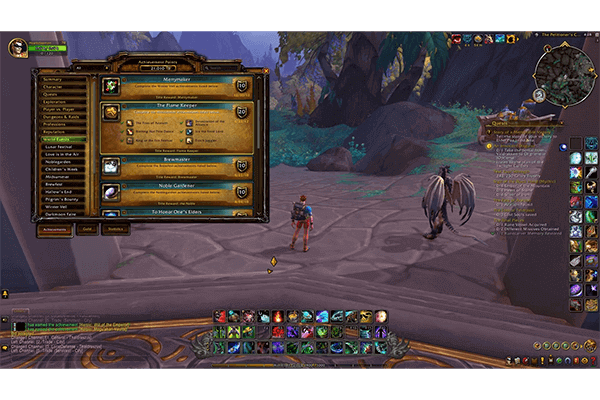Open the Quests achievement category
Image resolution: width=600 pixels, height=400 pixels.
point(60,94)
